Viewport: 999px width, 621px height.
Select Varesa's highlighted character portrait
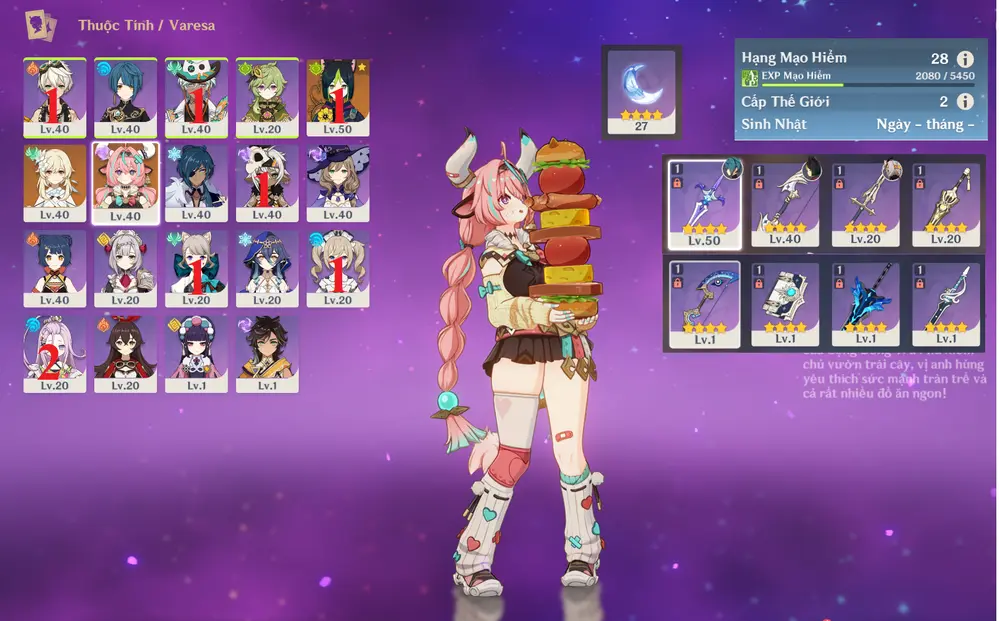[126, 182]
